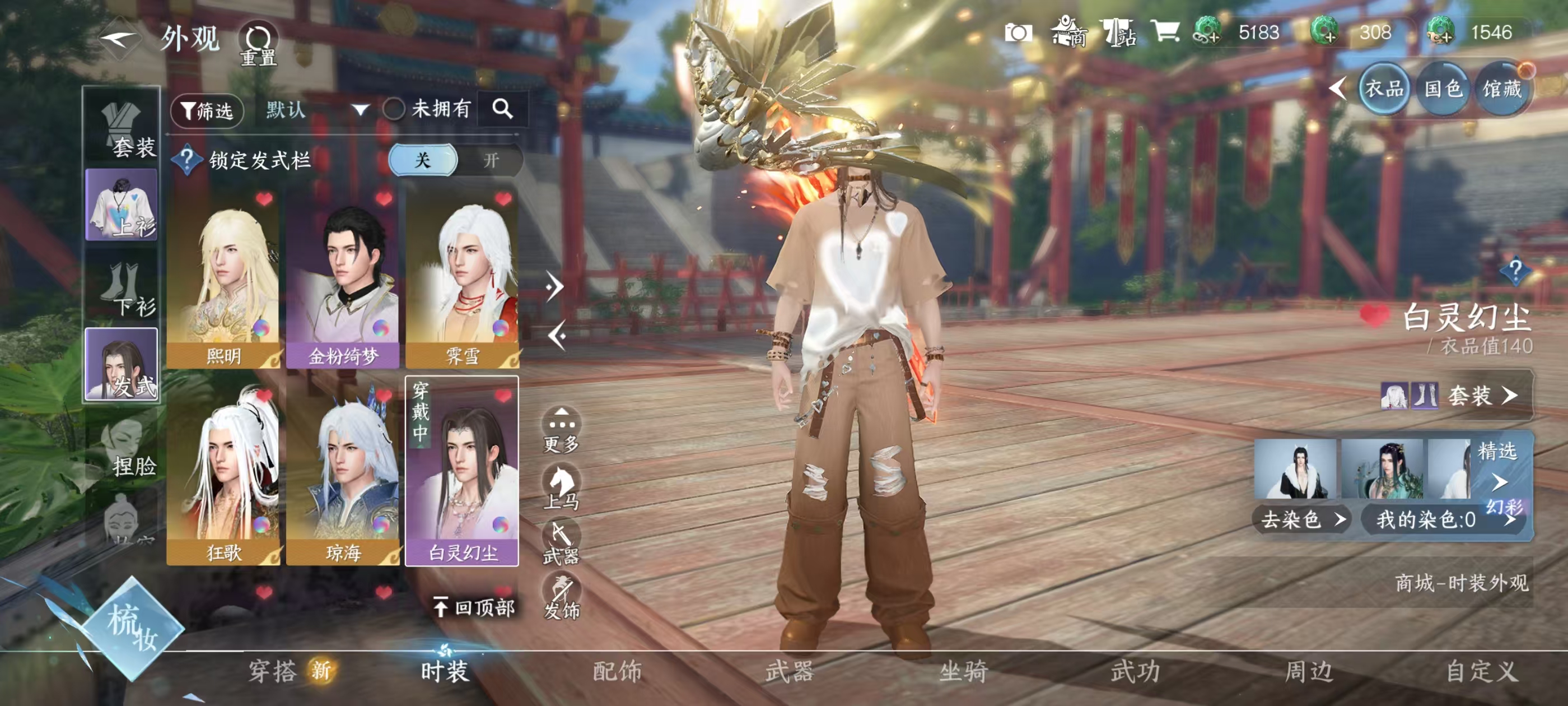Viewport: 1568px width, 706px height.
Task: Switch hairstyle lock toggle to 开
Action: (x=491, y=160)
